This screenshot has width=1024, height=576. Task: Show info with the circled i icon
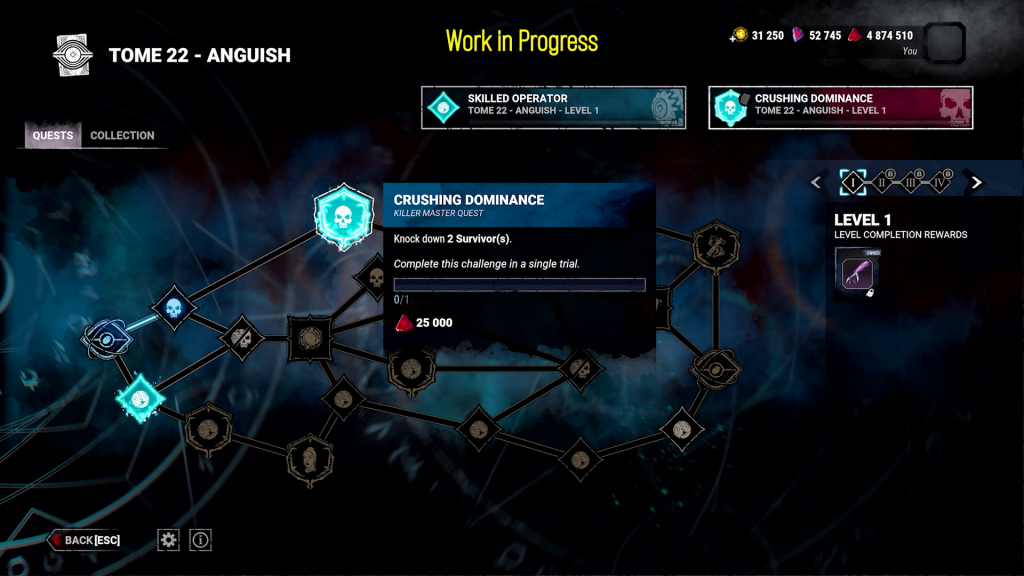pyautogui.click(x=201, y=540)
